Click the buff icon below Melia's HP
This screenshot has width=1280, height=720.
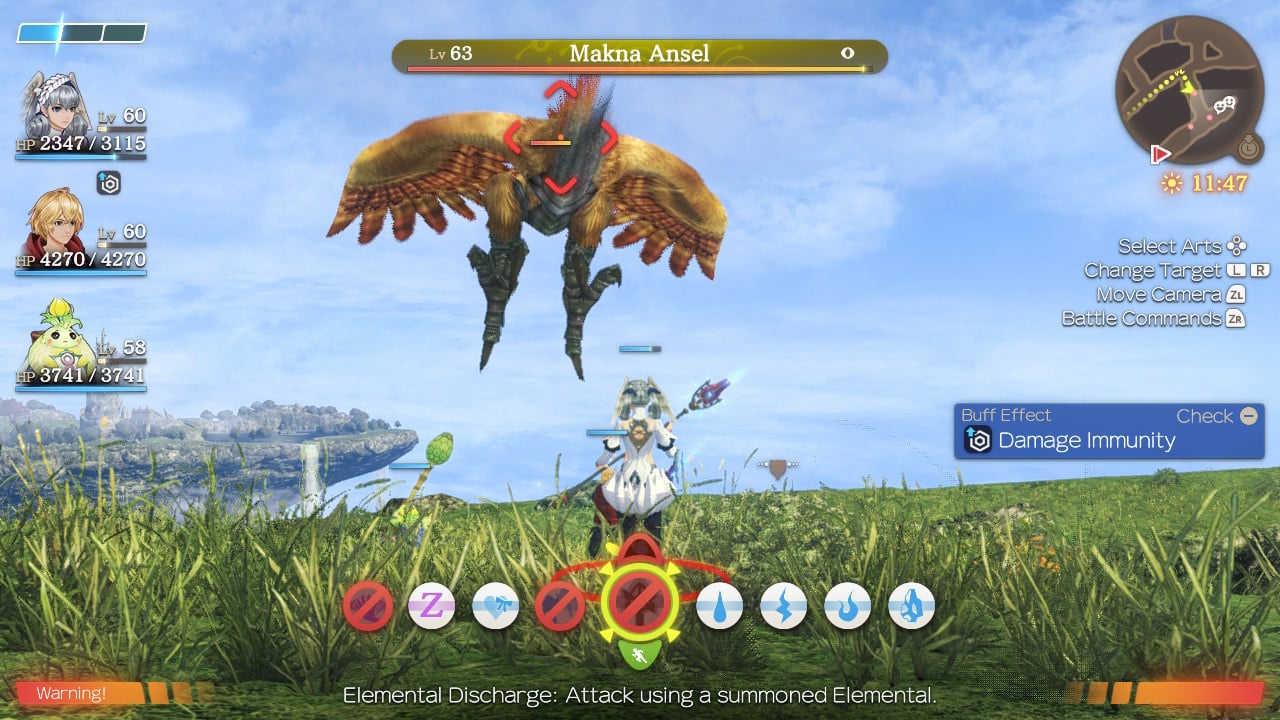pos(109,183)
